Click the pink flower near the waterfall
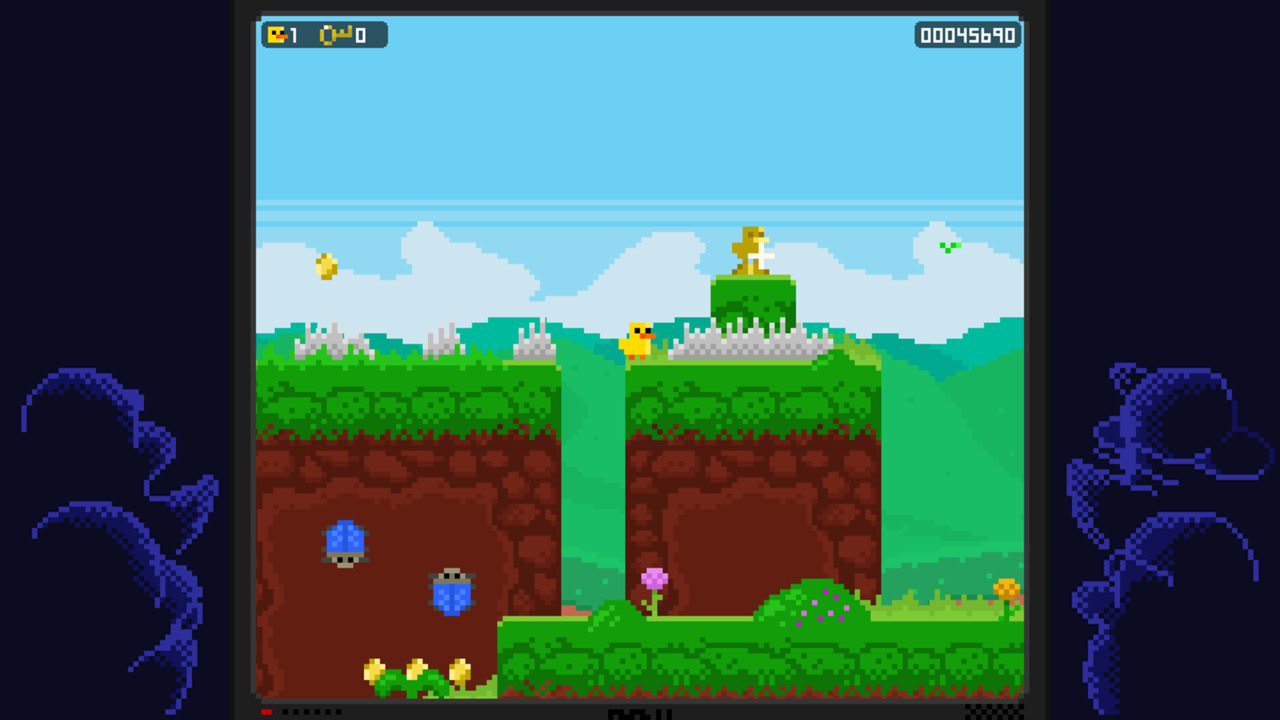 click(x=654, y=580)
